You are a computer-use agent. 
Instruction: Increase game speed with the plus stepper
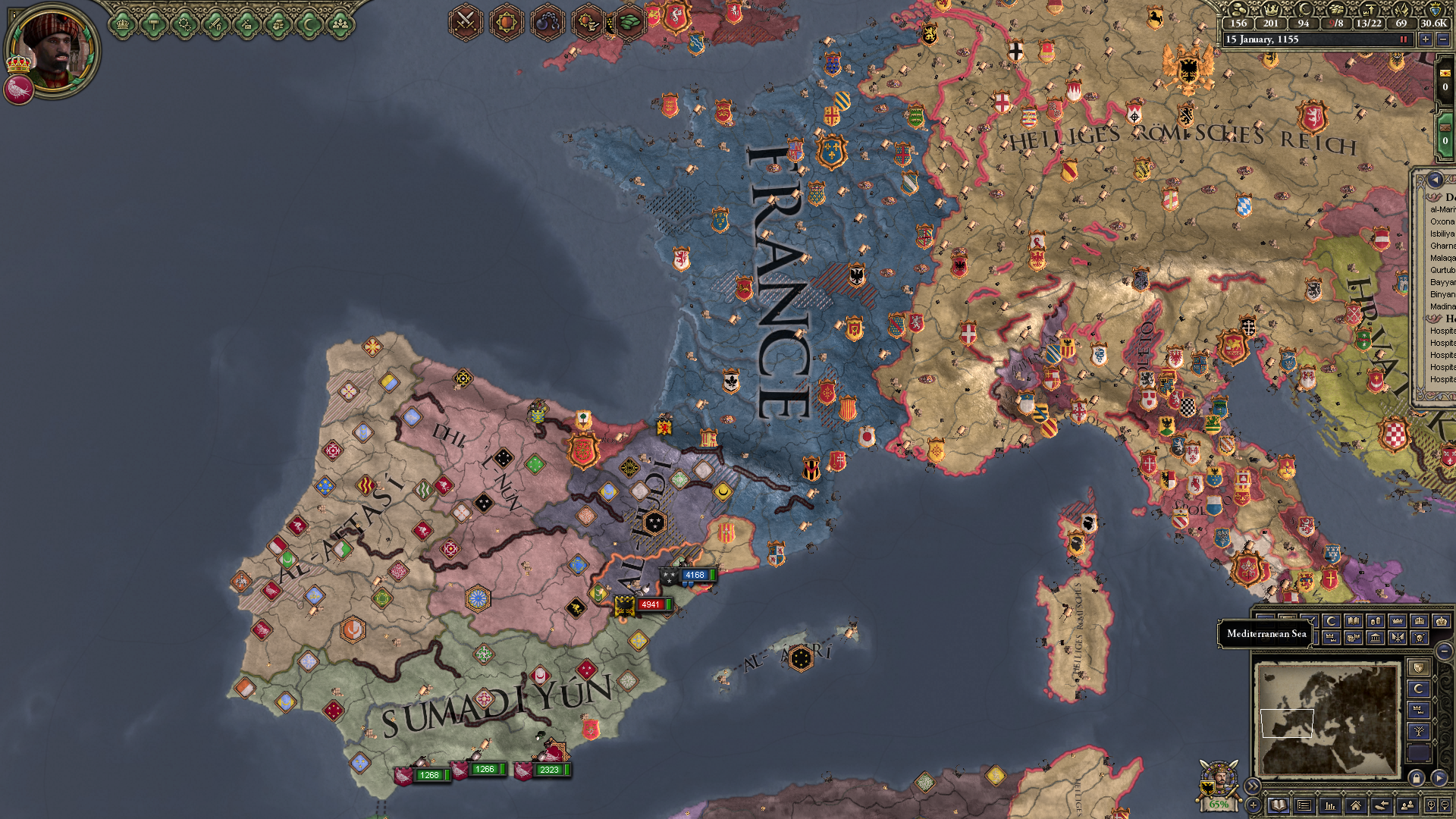1424,39
